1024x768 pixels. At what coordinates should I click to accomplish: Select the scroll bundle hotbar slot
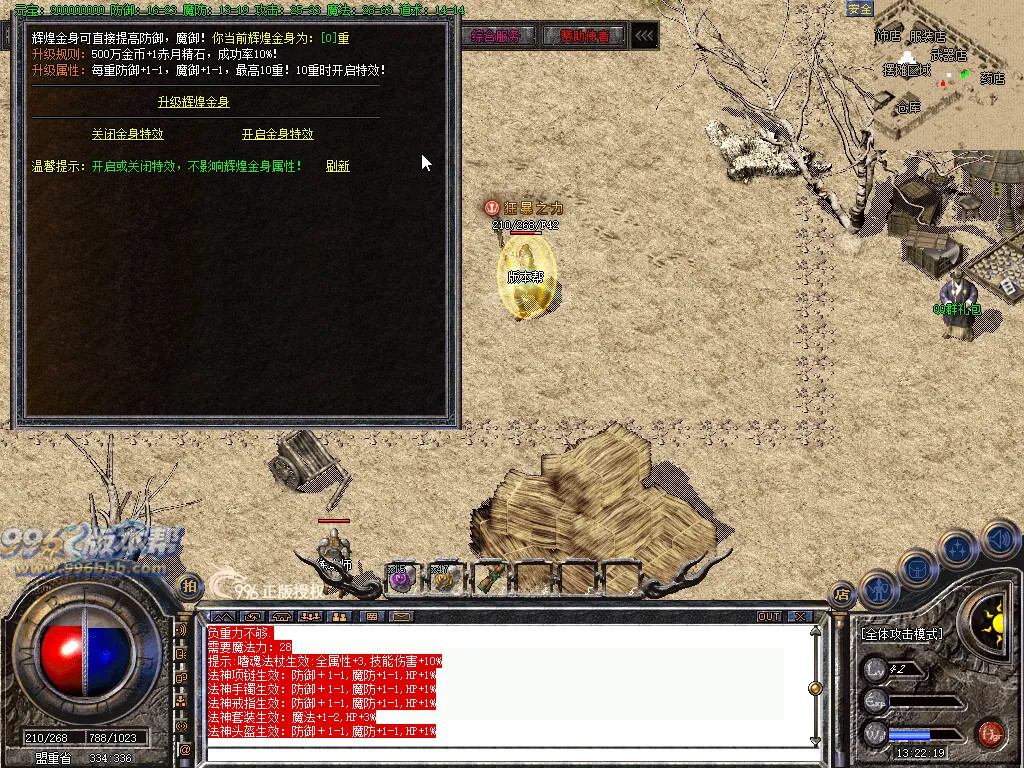pos(488,577)
